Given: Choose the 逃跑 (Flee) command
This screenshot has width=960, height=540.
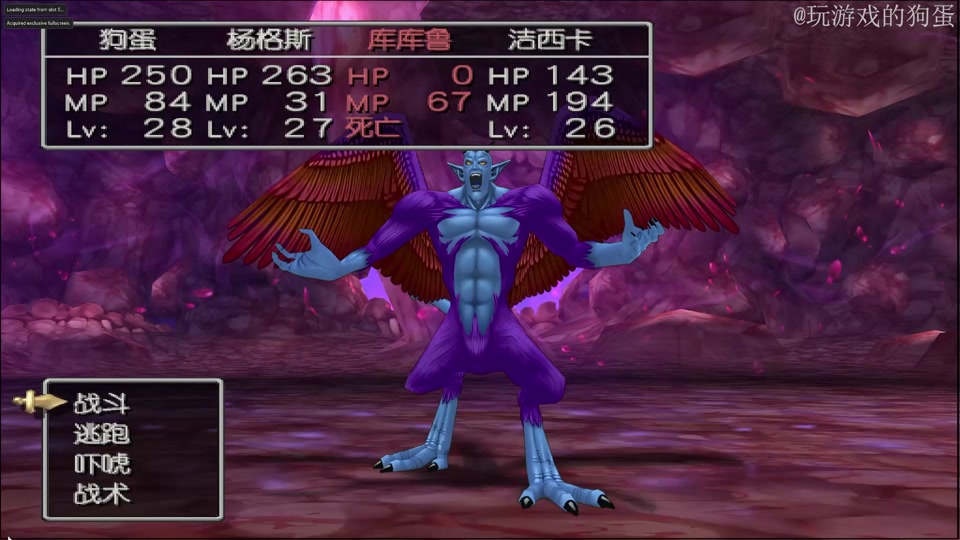Looking at the screenshot, I should (x=102, y=434).
